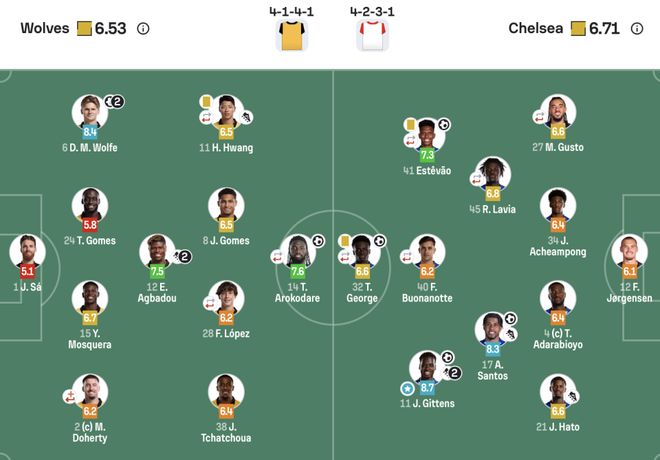This screenshot has height=460, width=660.
Task: Choose M. Gusto's player portrait
Action: [558, 111]
